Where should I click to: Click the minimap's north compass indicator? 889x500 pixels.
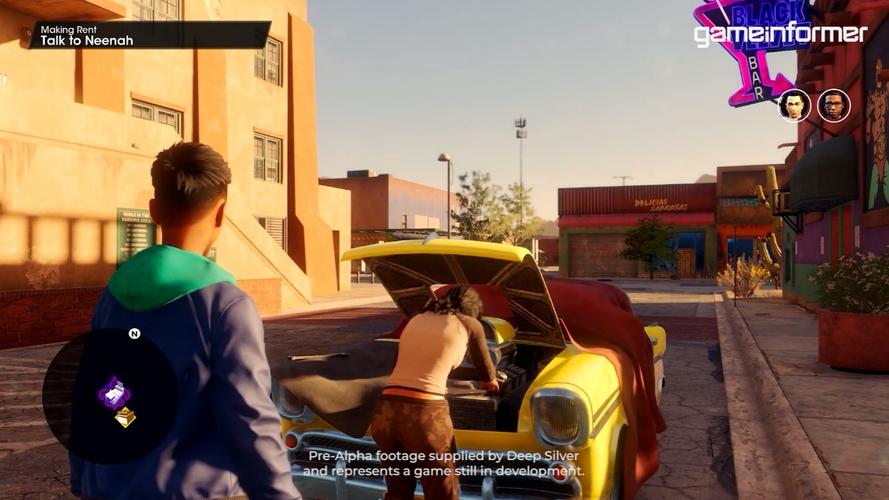coord(134,333)
